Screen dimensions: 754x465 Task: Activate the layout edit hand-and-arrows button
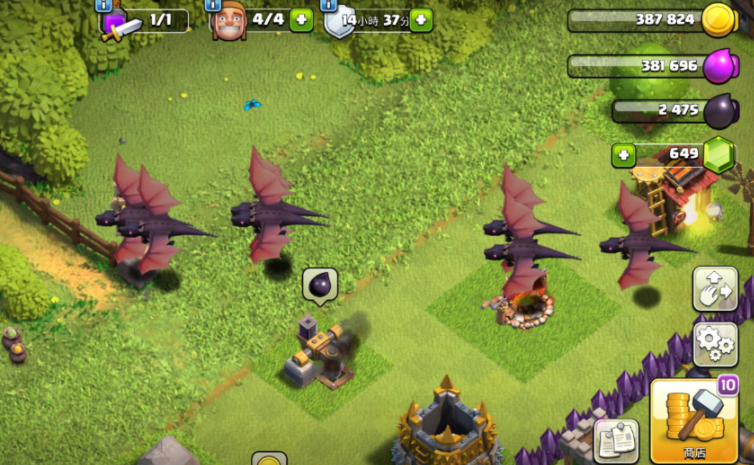[x=714, y=289]
